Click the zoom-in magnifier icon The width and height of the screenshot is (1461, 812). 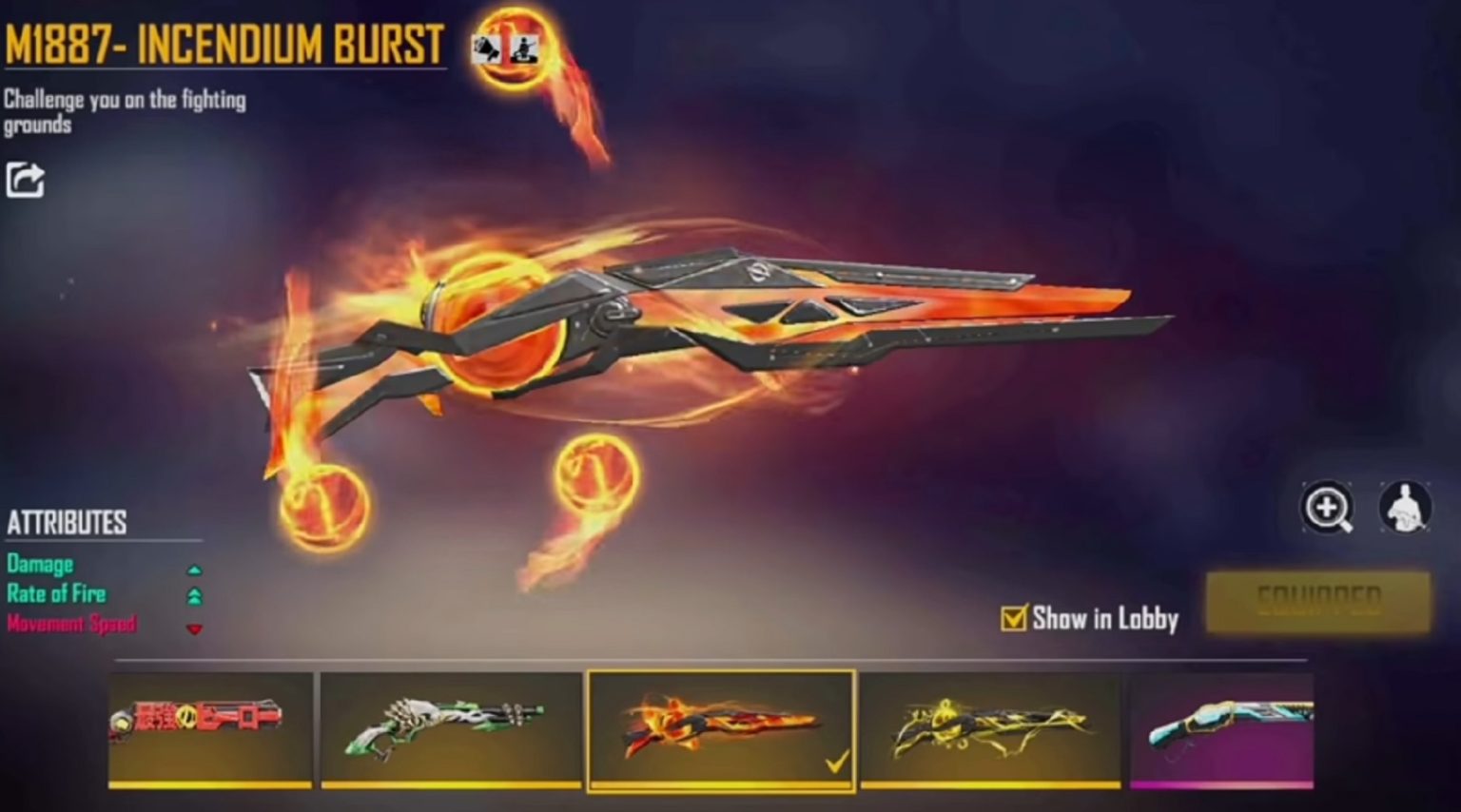coord(1328,510)
